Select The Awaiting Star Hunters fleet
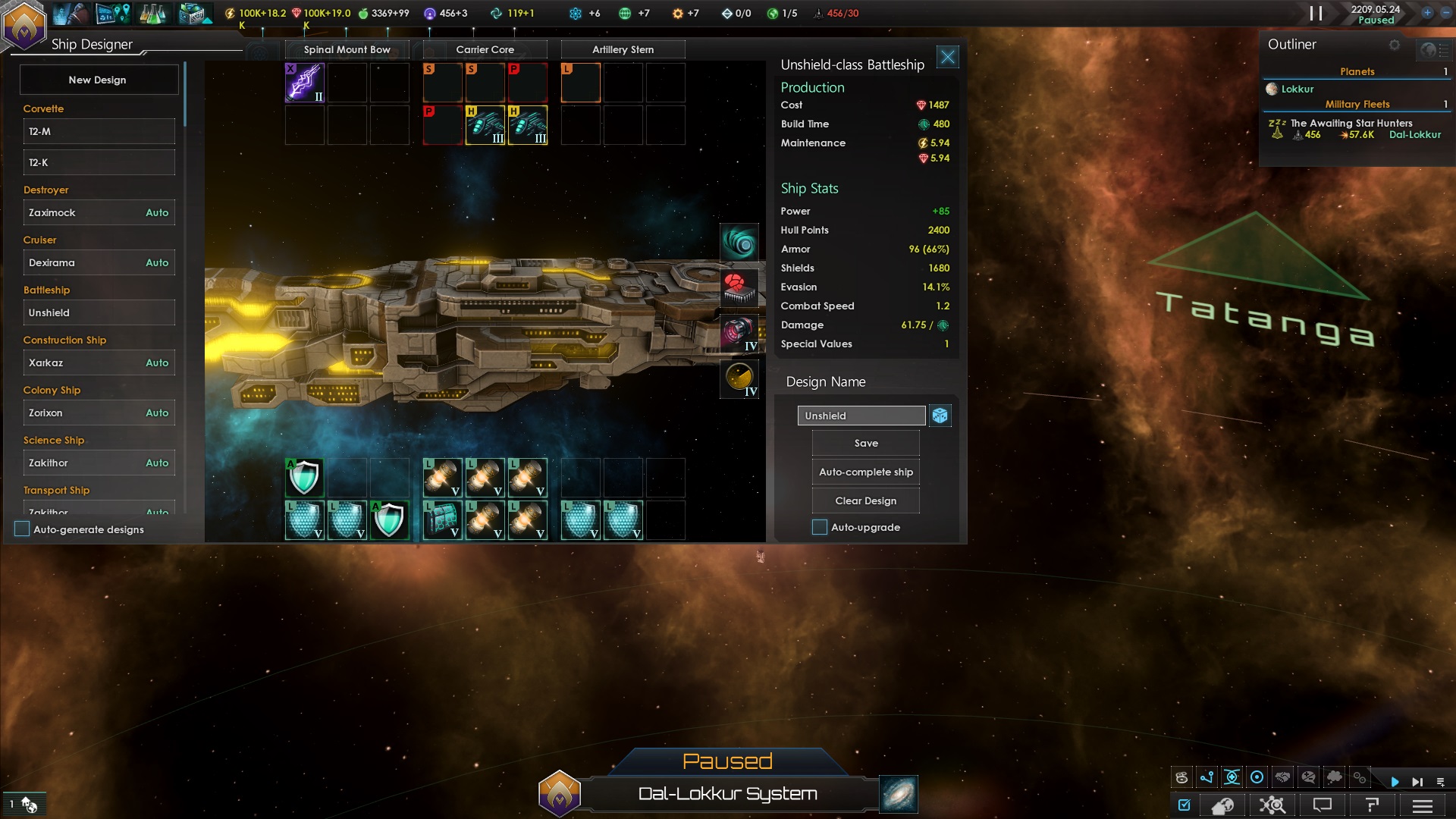This screenshot has width=1456, height=819. tap(1351, 123)
